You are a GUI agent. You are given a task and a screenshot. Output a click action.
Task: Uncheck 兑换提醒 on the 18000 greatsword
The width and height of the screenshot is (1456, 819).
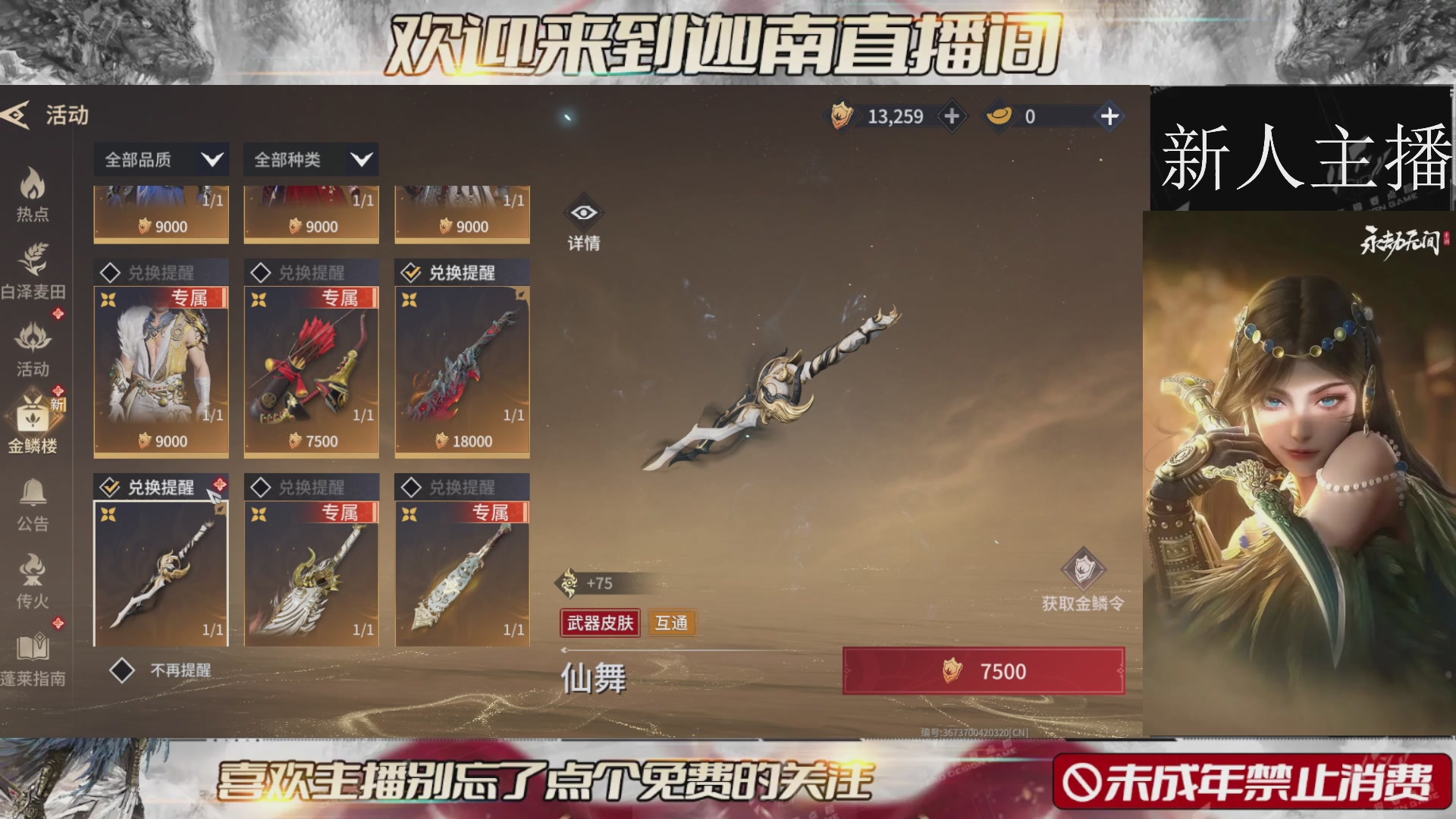pos(413,273)
